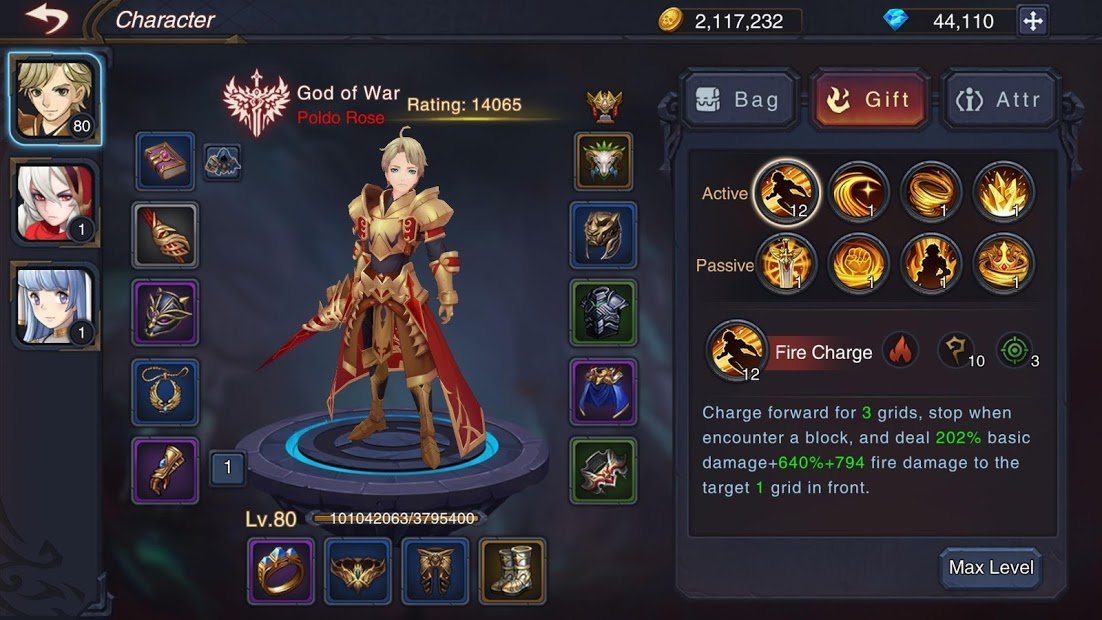
Task: View the golden helmet equipment slot
Action: (x=603, y=235)
